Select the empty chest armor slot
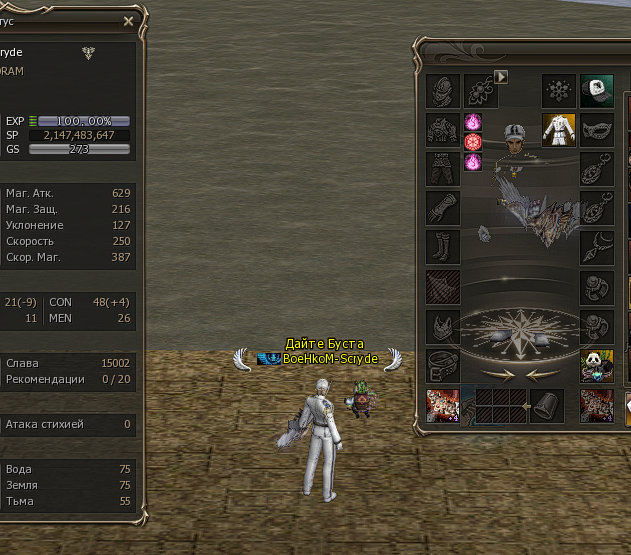Viewport: 631px width, 555px height. click(443, 129)
